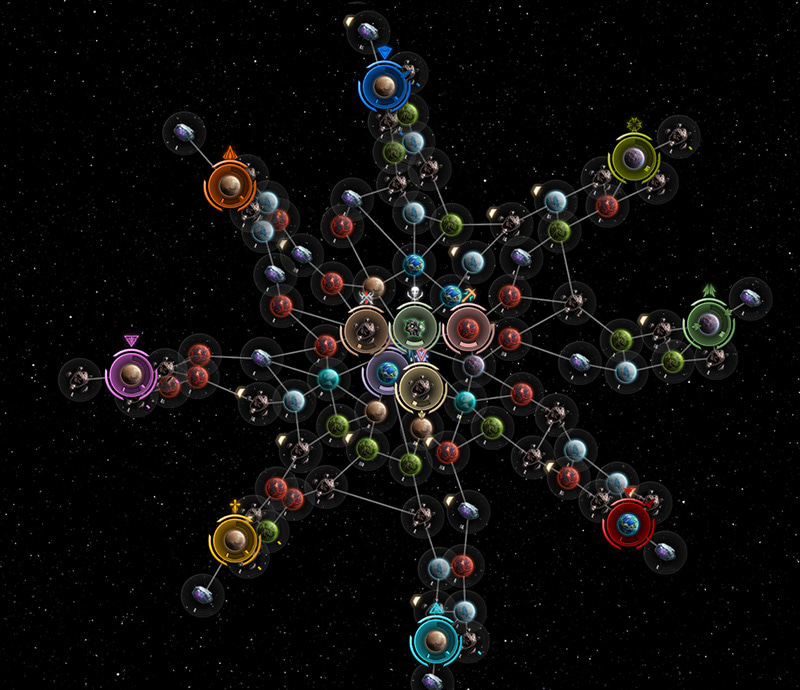Choose the yellow-gold ringed home planet
This screenshot has width=800, height=690.
point(234,540)
